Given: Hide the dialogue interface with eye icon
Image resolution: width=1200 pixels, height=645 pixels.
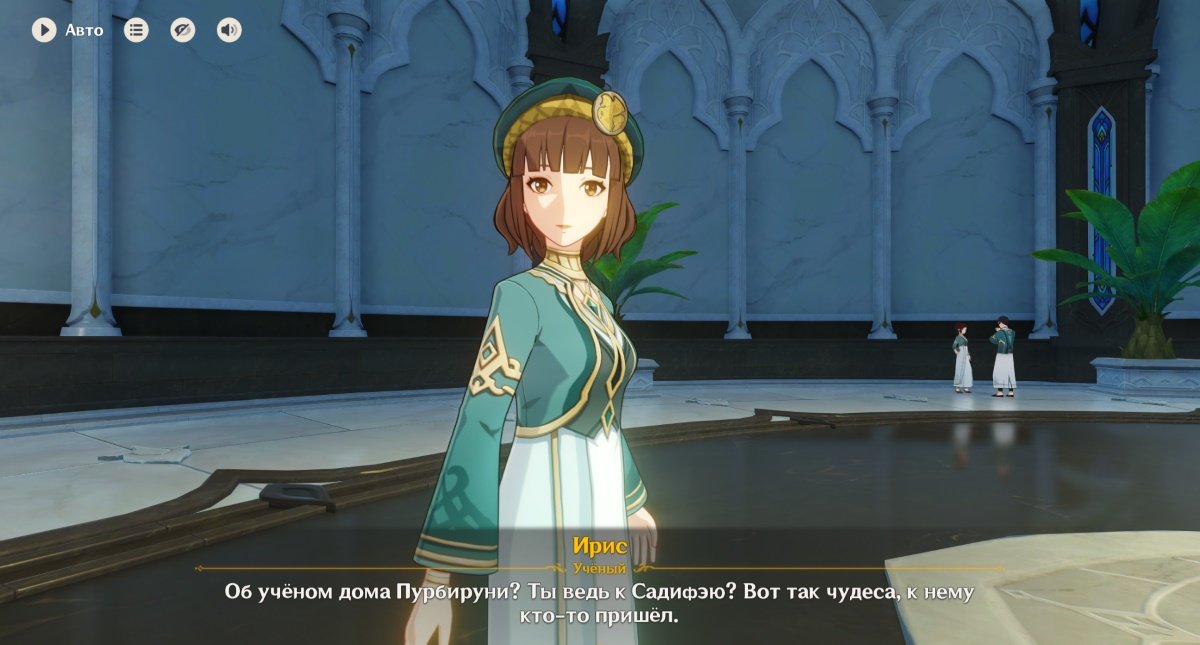Looking at the screenshot, I should (x=182, y=30).
